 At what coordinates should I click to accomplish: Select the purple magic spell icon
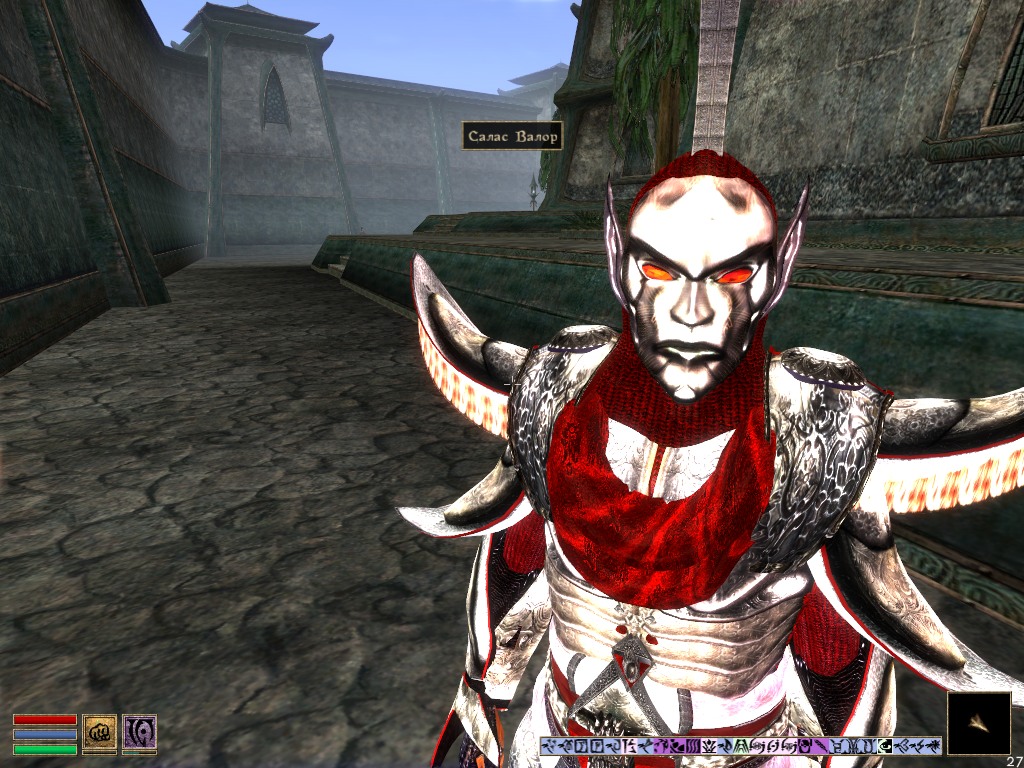[x=139, y=732]
